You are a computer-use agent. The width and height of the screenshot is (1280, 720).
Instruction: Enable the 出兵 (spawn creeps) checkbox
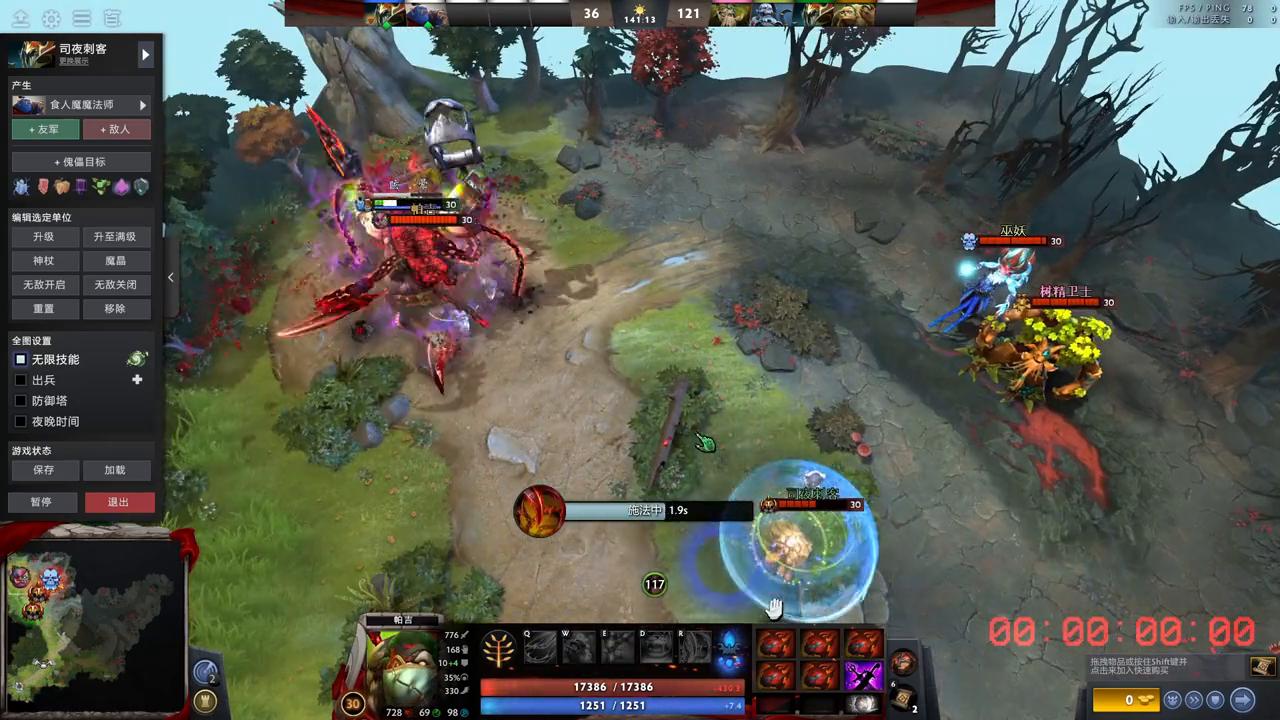pos(21,380)
